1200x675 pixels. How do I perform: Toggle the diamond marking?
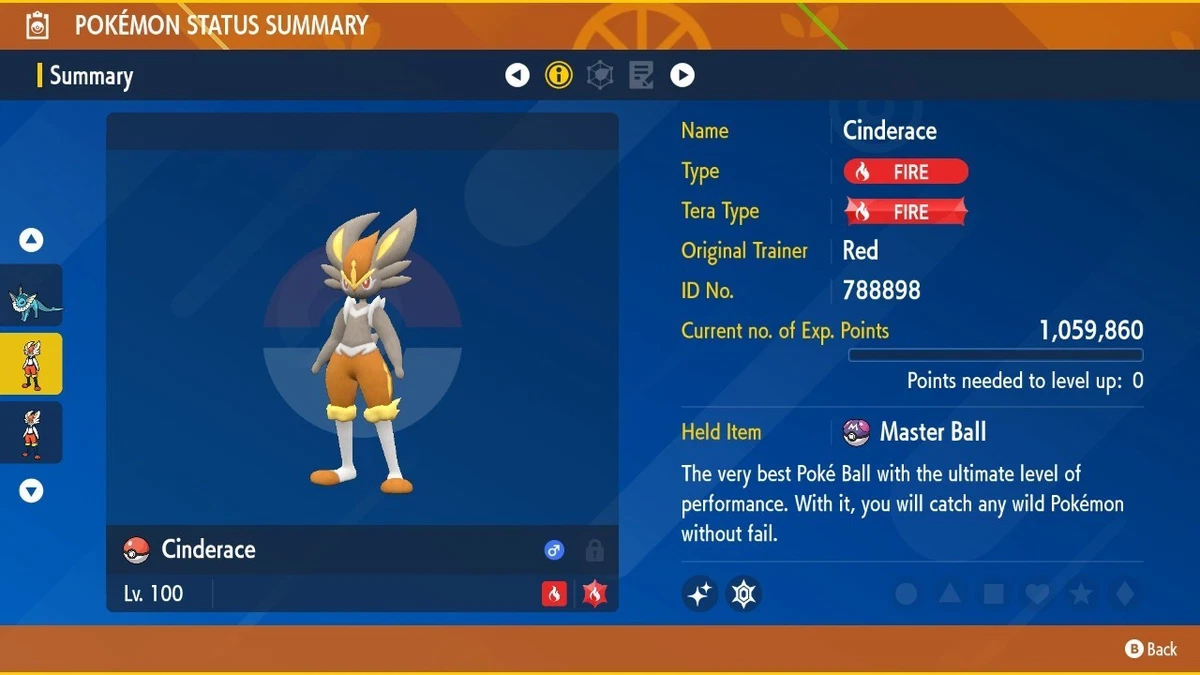click(x=1125, y=594)
